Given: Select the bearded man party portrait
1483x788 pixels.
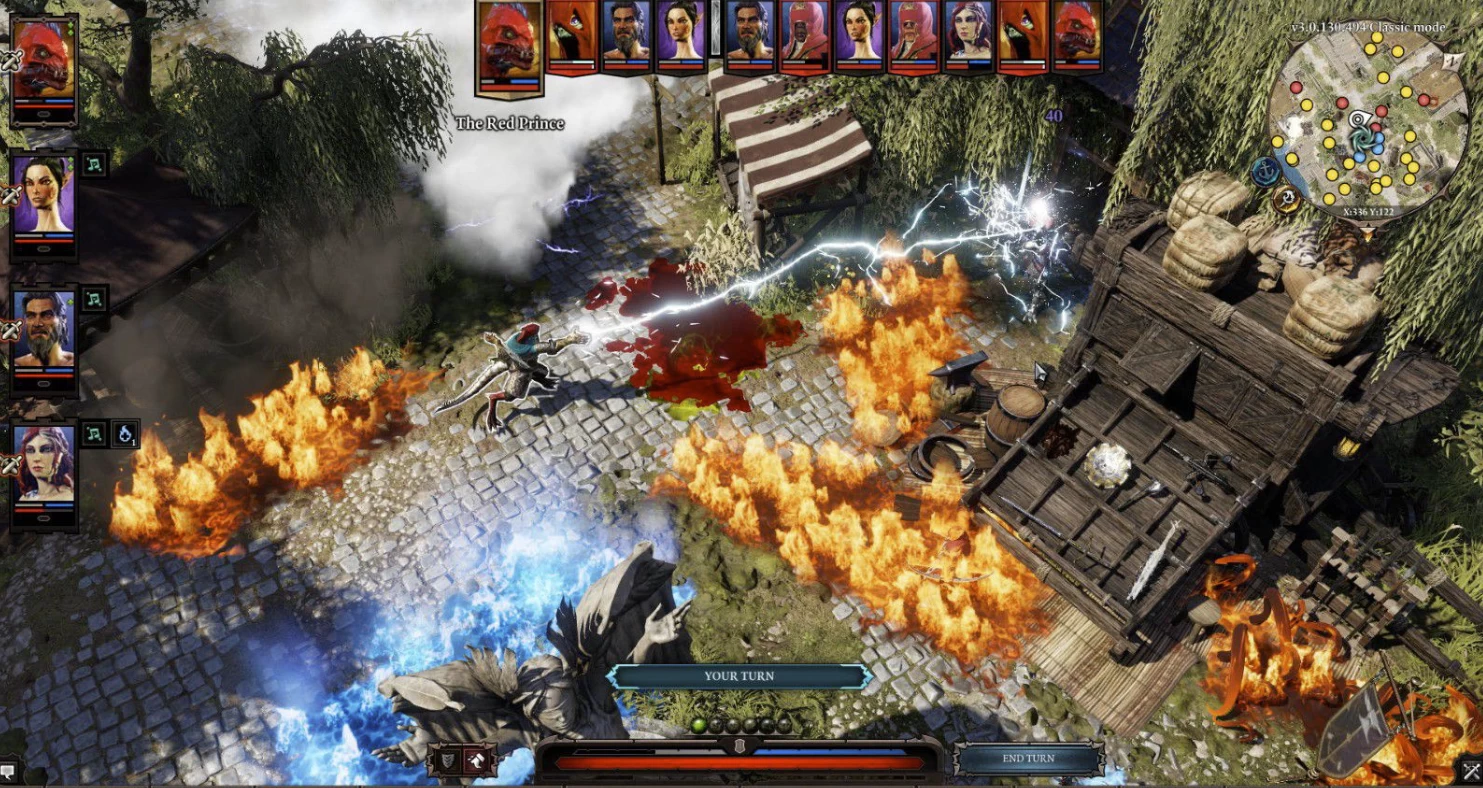Looking at the screenshot, I should click(44, 340).
